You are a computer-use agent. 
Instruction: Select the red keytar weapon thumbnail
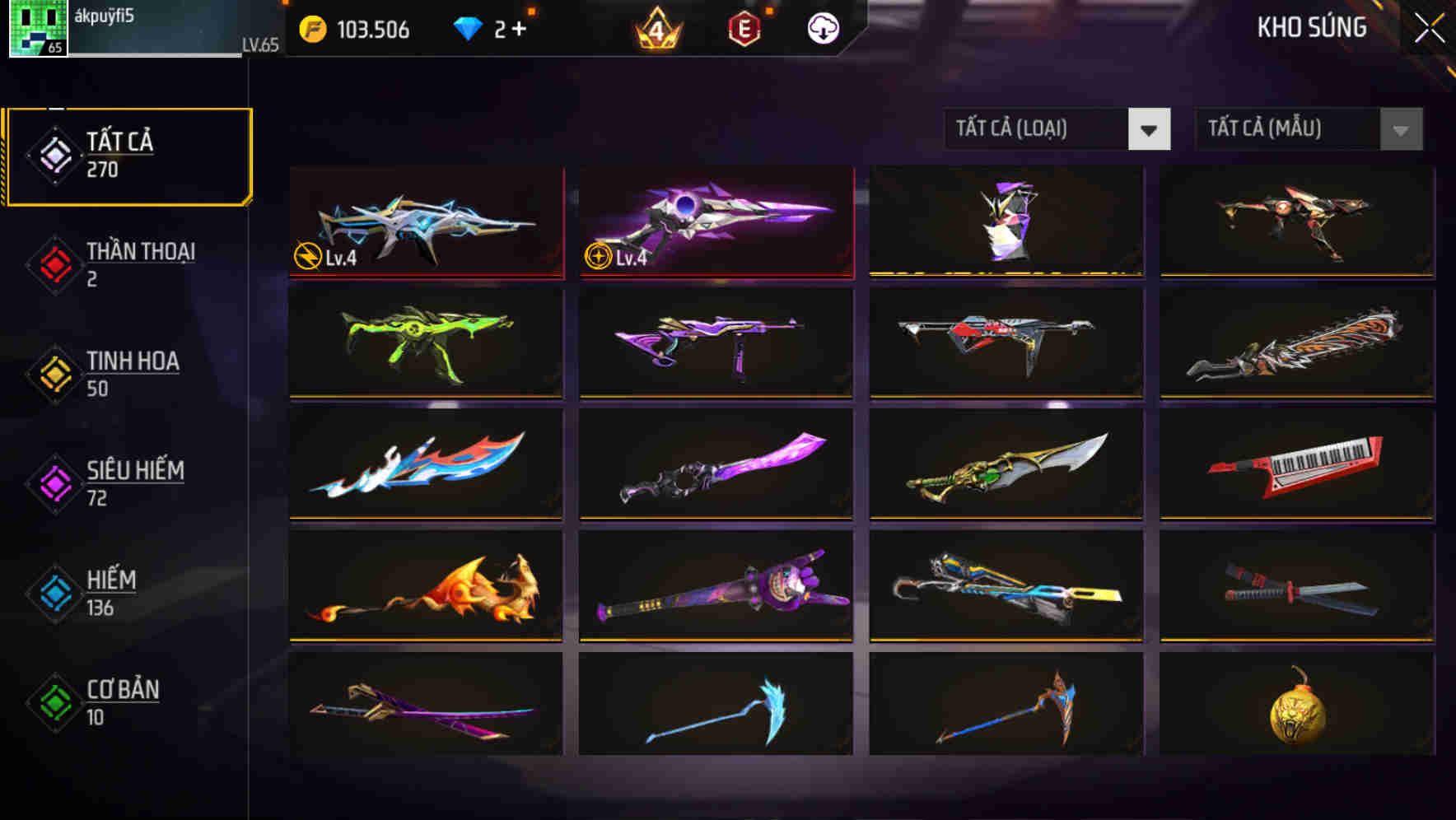pyautogui.click(x=1299, y=465)
